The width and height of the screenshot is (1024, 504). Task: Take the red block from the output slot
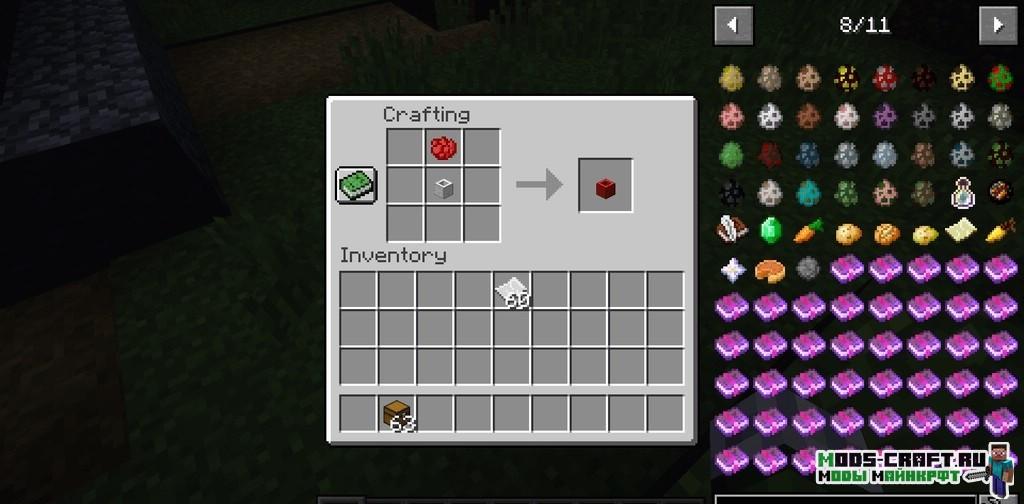point(605,186)
